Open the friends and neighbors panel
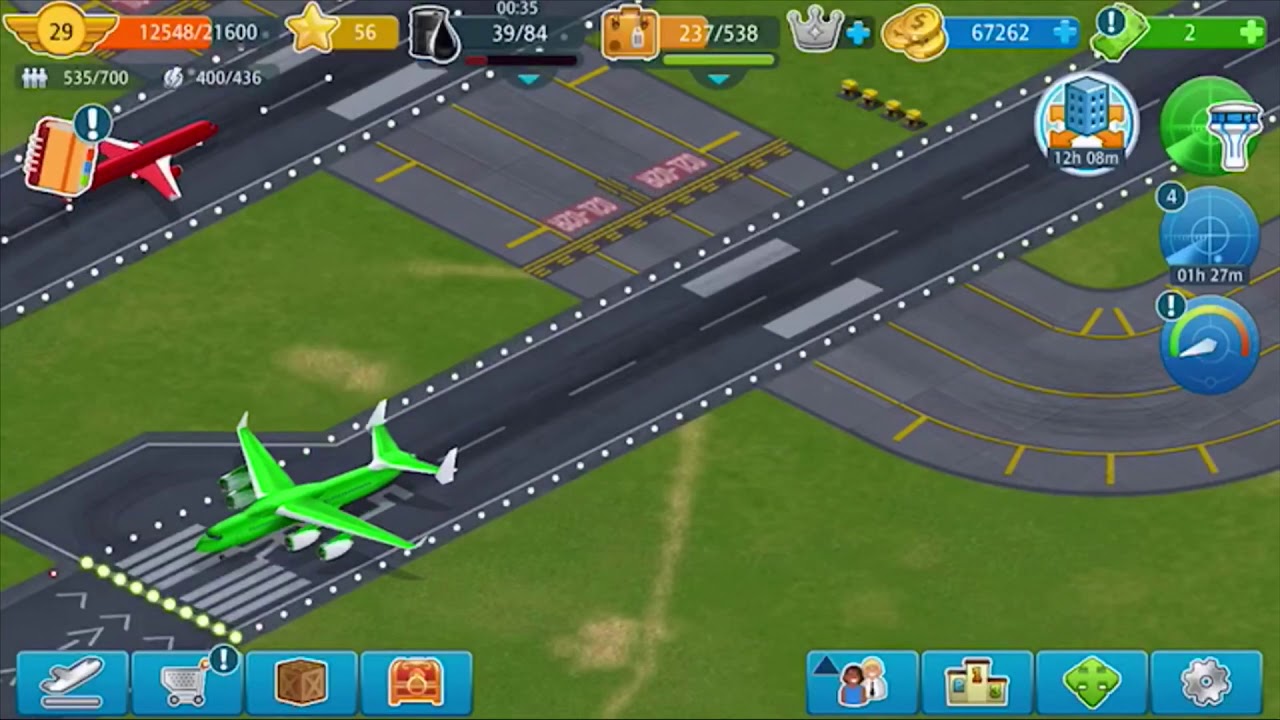Screen dimensions: 1280x720 point(862,681)
